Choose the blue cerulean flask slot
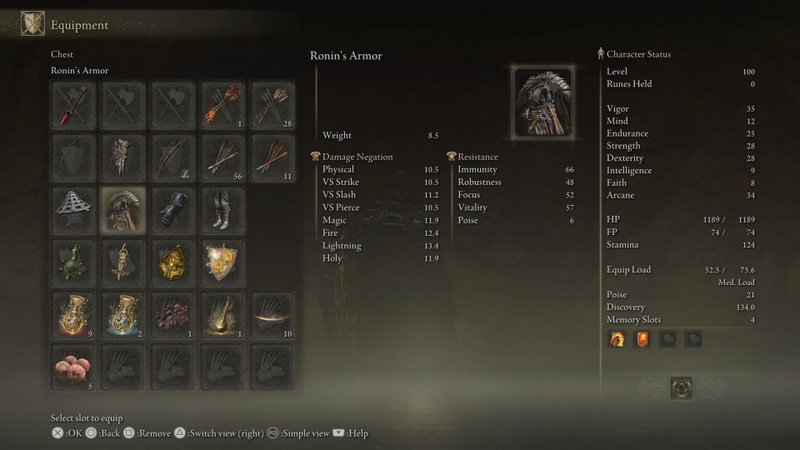The image size is (800, 450). 124,314
